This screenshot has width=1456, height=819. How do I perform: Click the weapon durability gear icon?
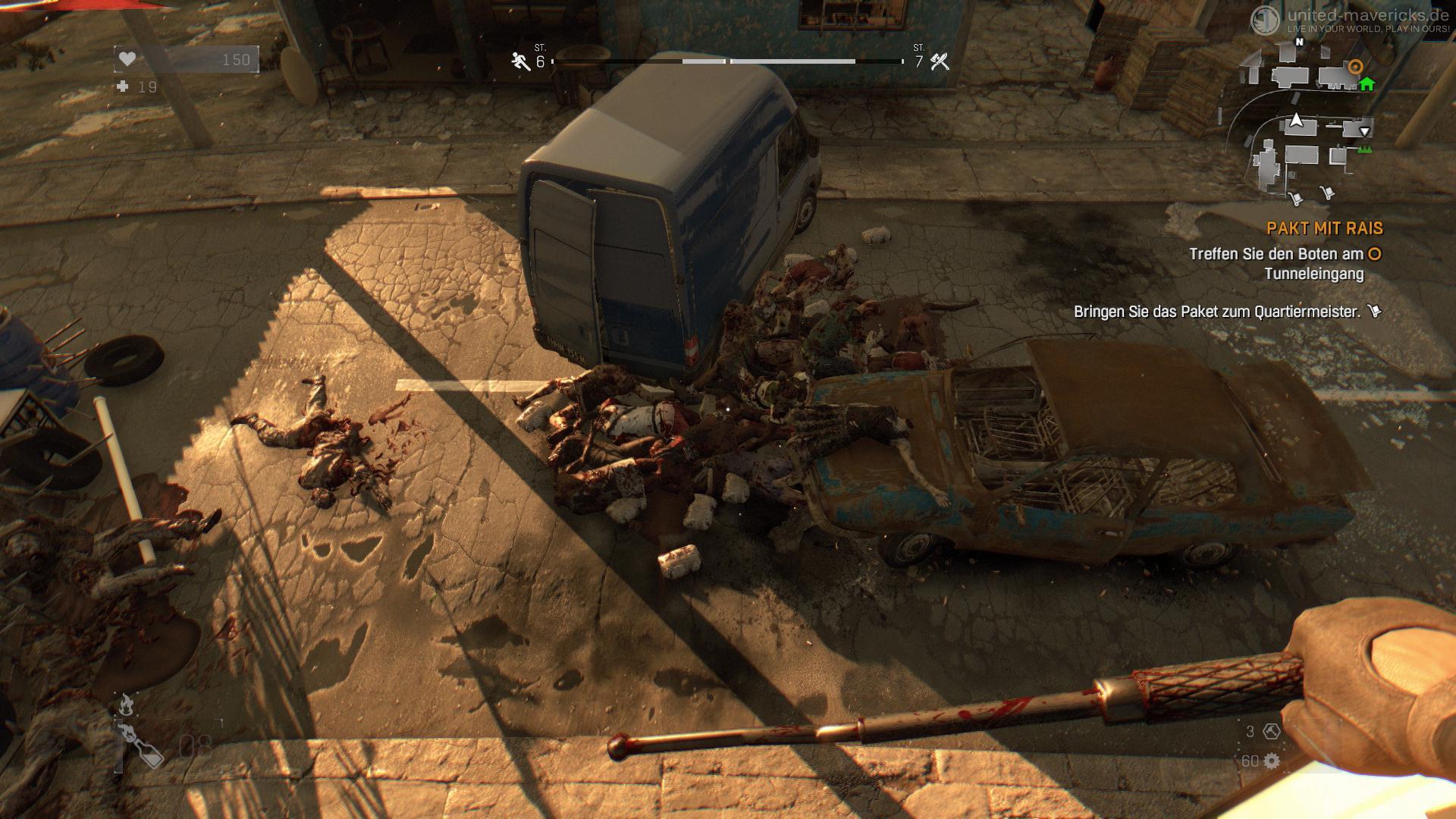click(x=1271, y=761)
